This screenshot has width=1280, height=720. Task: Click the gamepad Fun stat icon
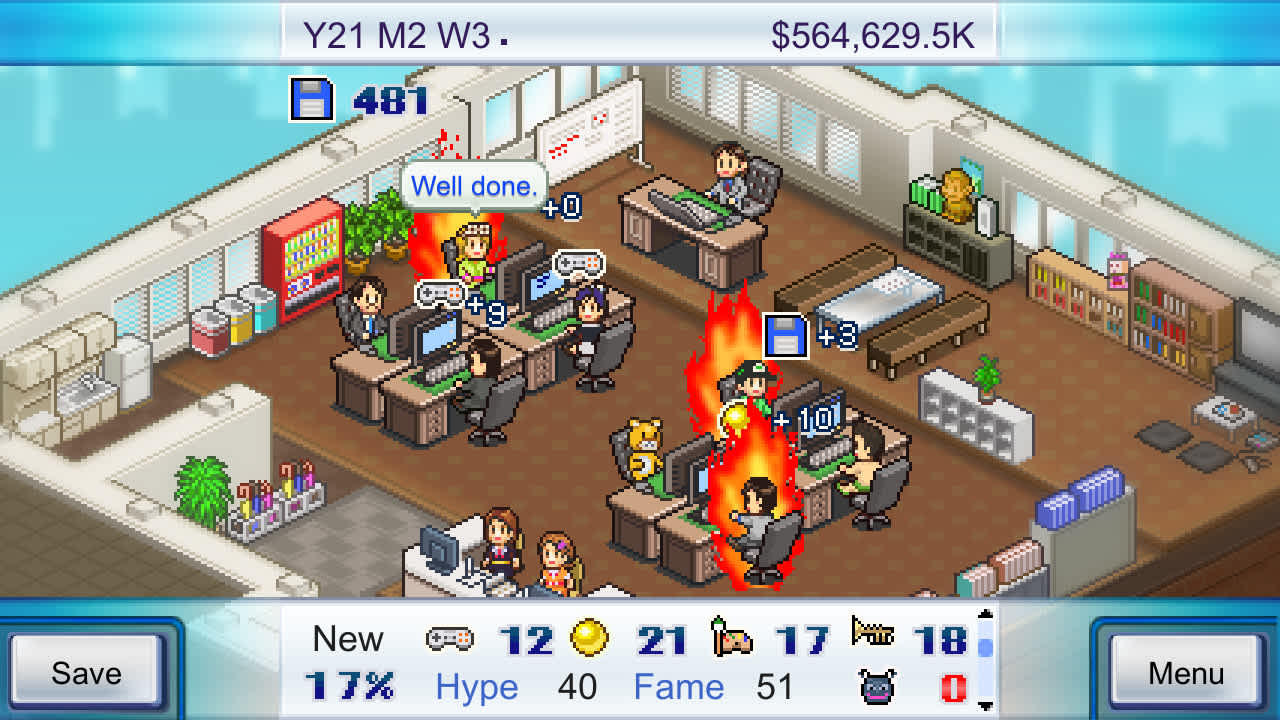coord(452,639)
